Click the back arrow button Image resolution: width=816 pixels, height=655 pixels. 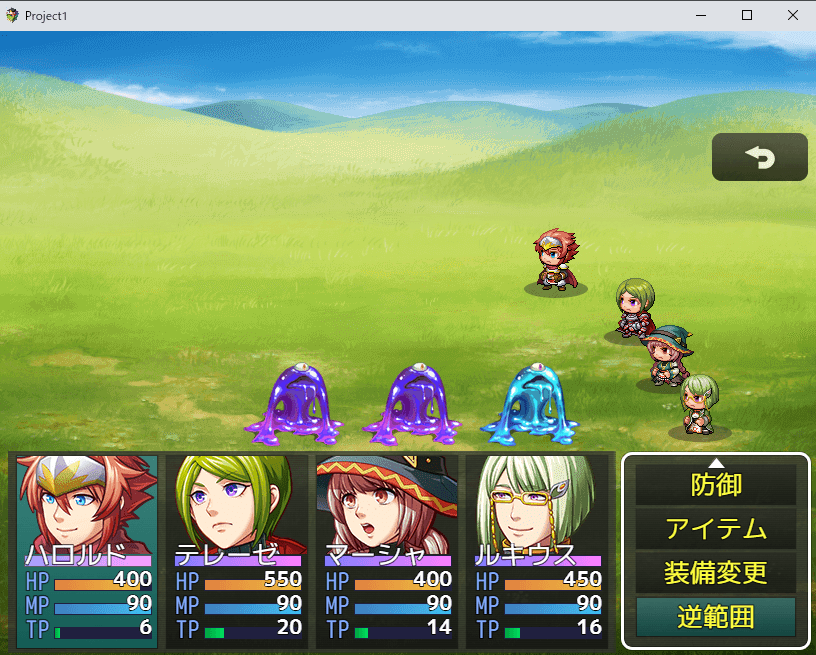[759, 157]
